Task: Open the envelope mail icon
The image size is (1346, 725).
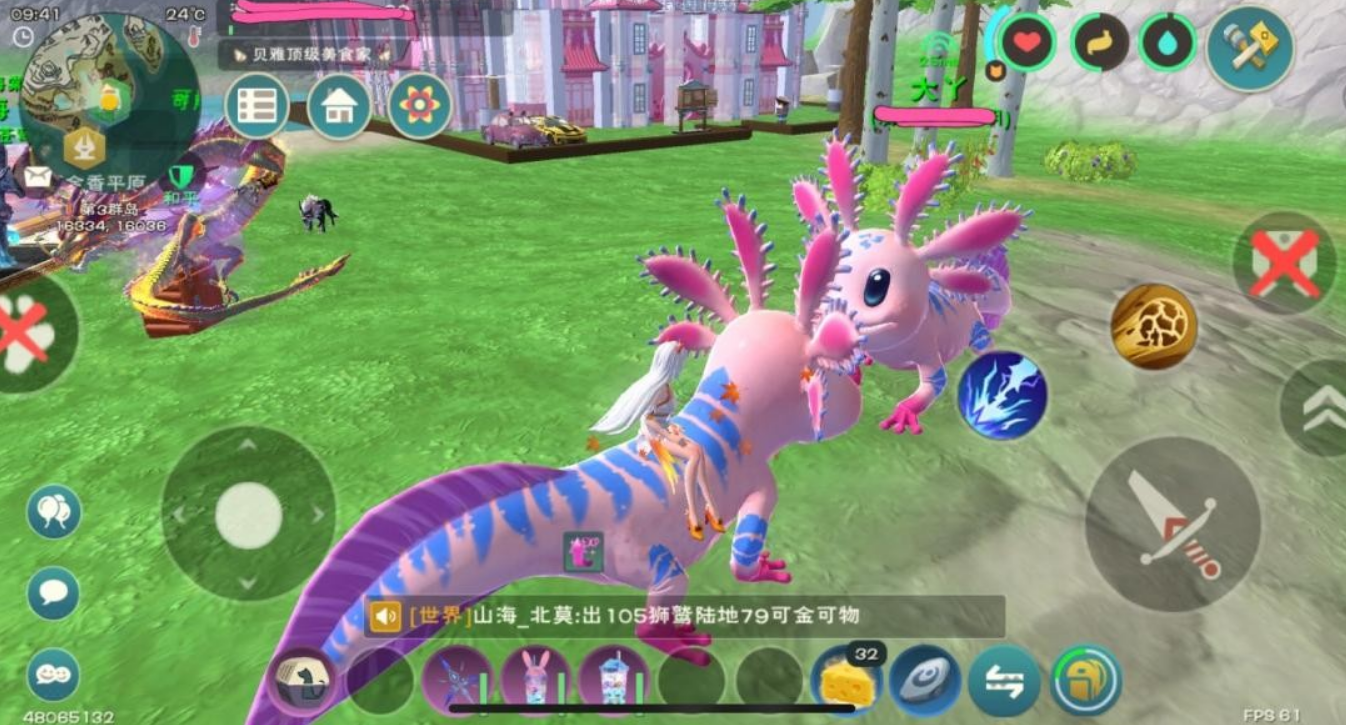Action: pyautogui.click(x=38, y=177)
